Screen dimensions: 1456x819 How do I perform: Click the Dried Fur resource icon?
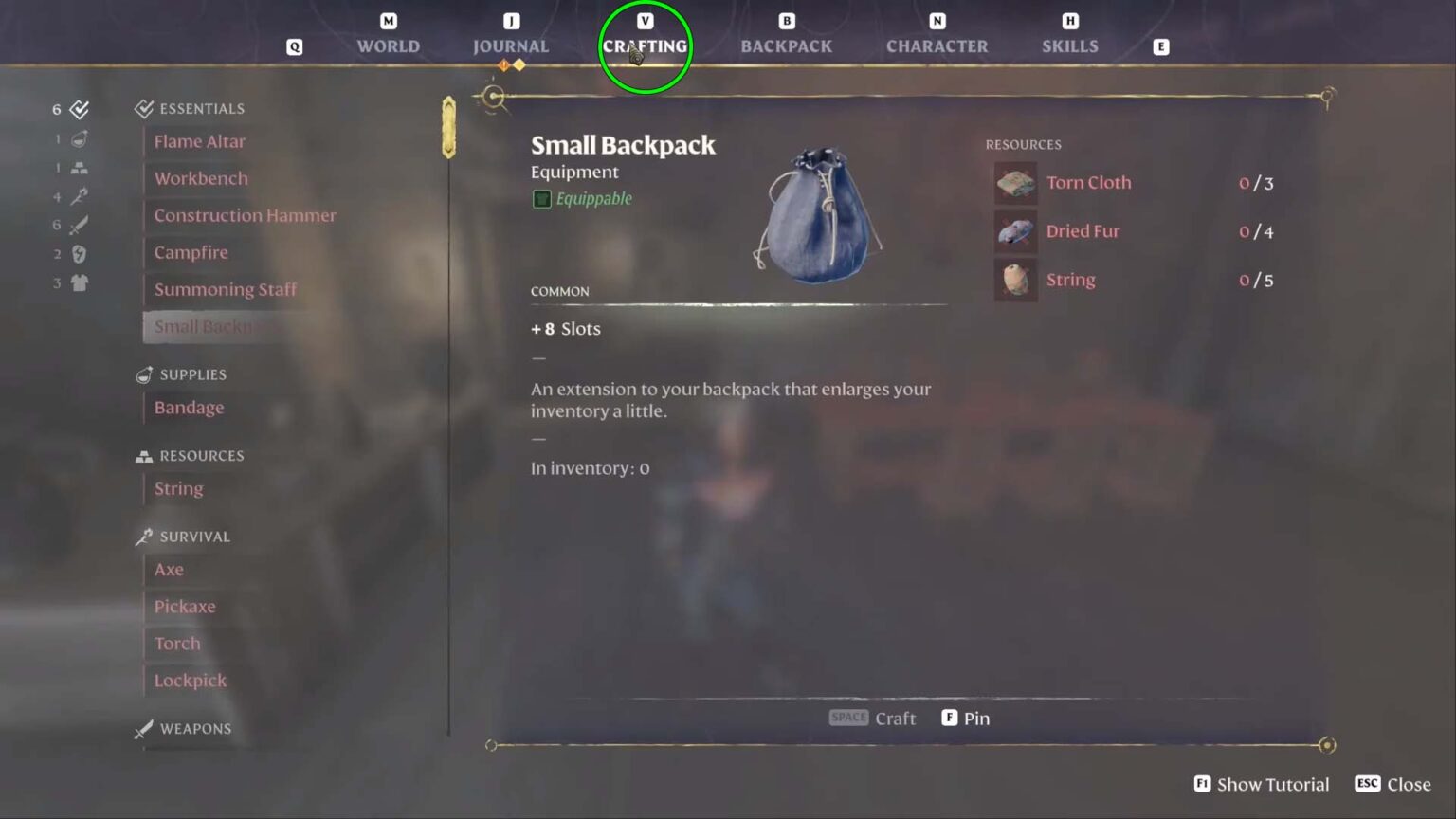1015,231
